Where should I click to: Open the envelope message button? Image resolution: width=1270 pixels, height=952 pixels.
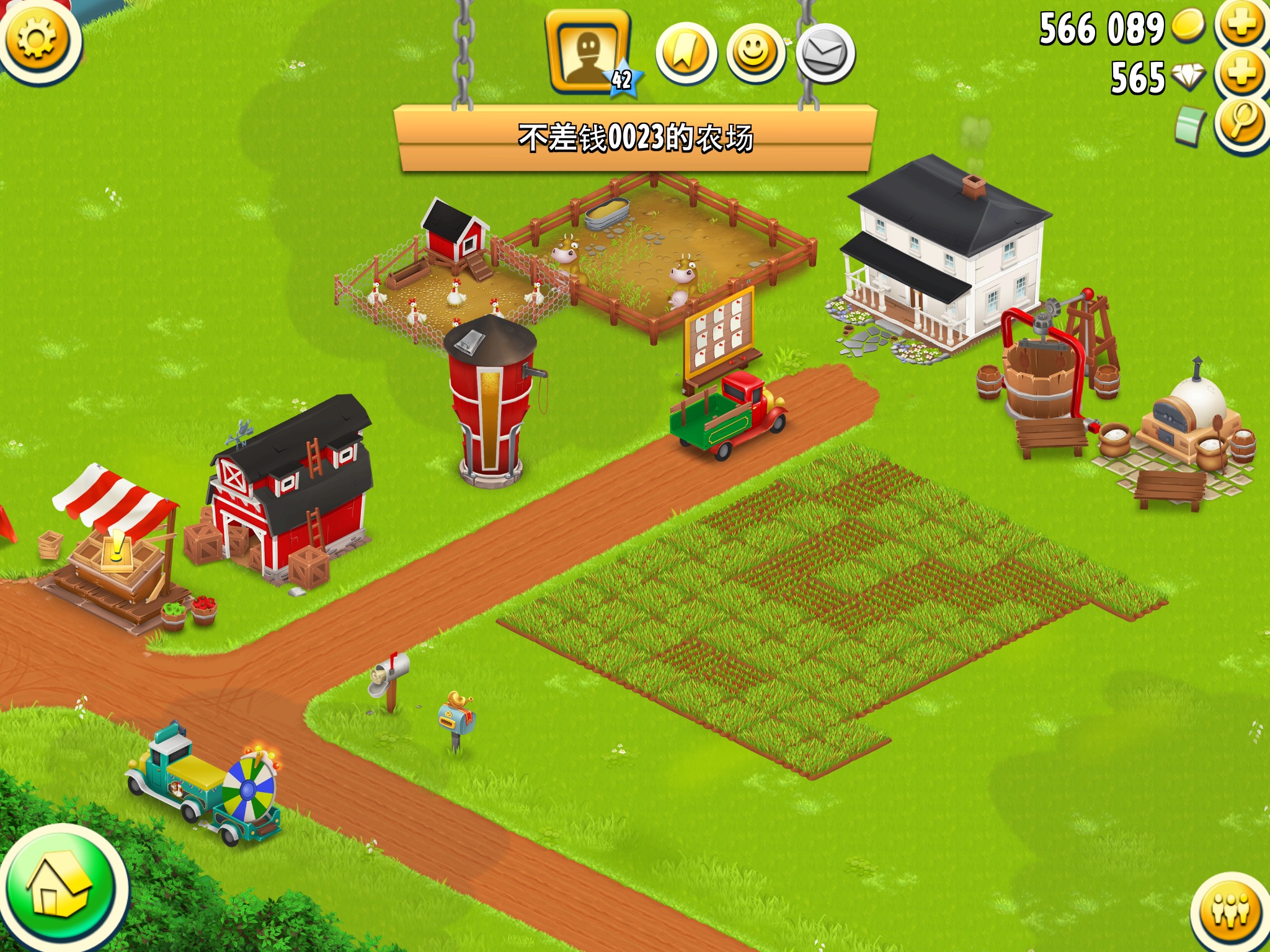(825, 54)
